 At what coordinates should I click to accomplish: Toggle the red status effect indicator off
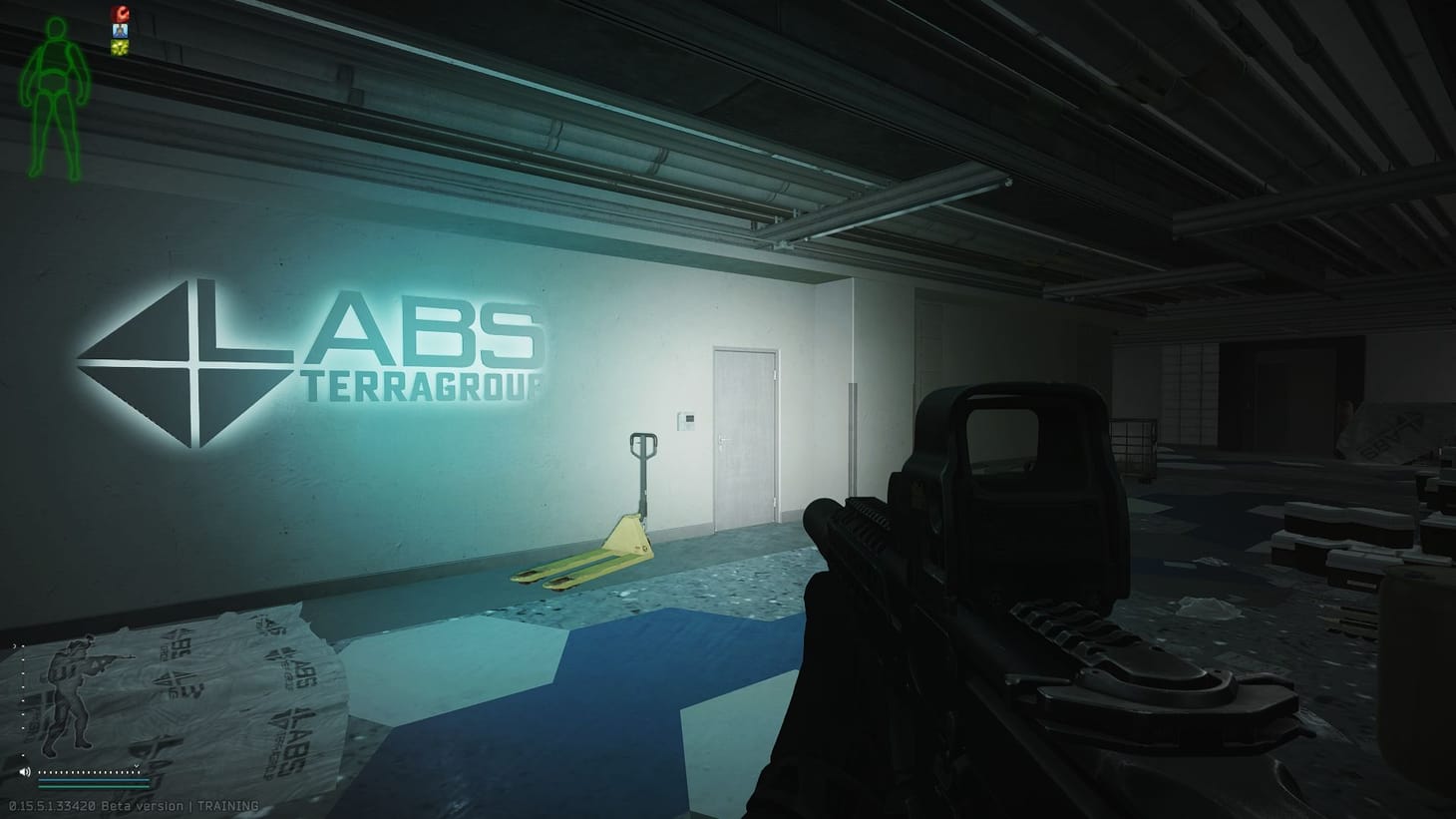coord(121,13)
